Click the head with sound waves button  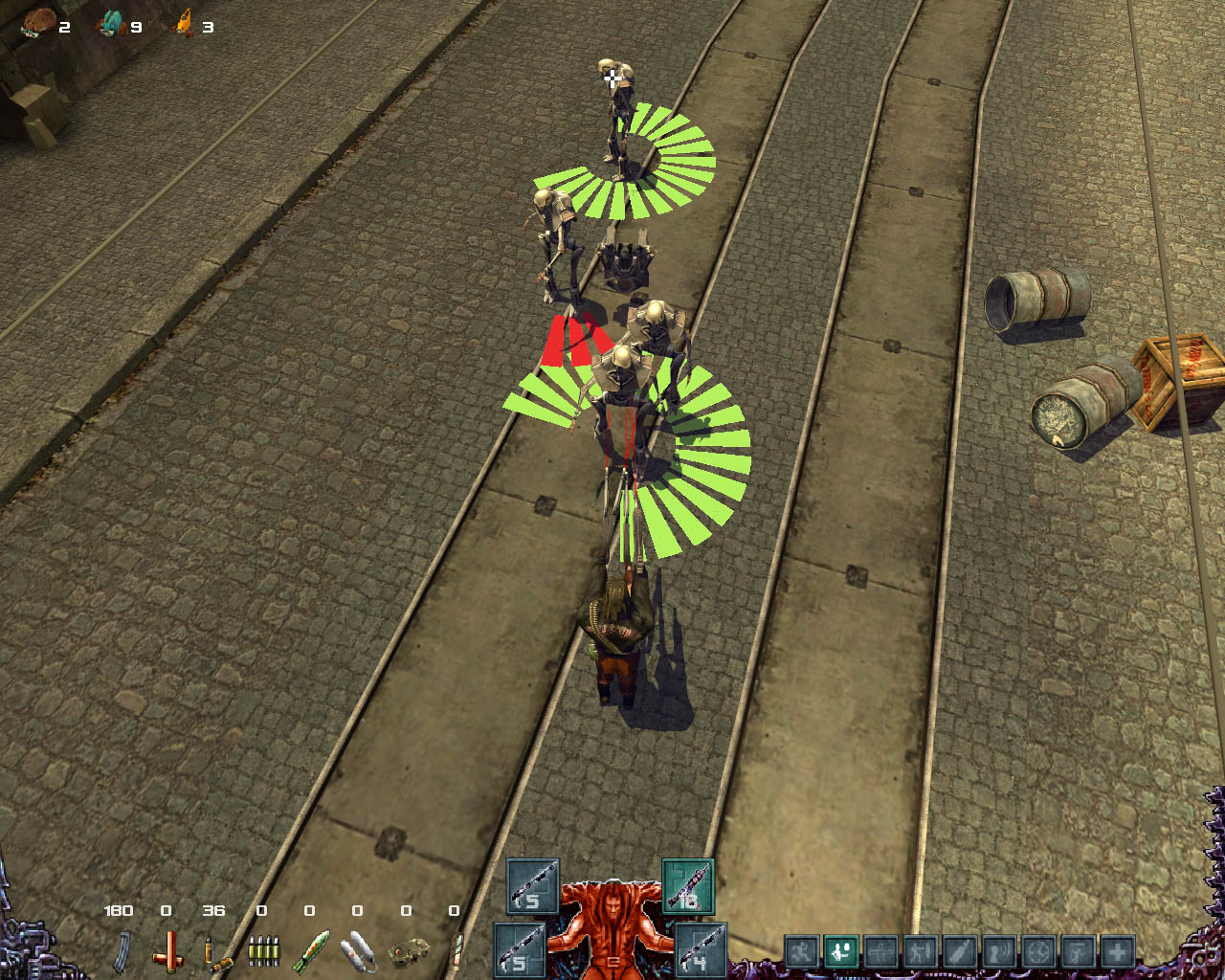999,952
